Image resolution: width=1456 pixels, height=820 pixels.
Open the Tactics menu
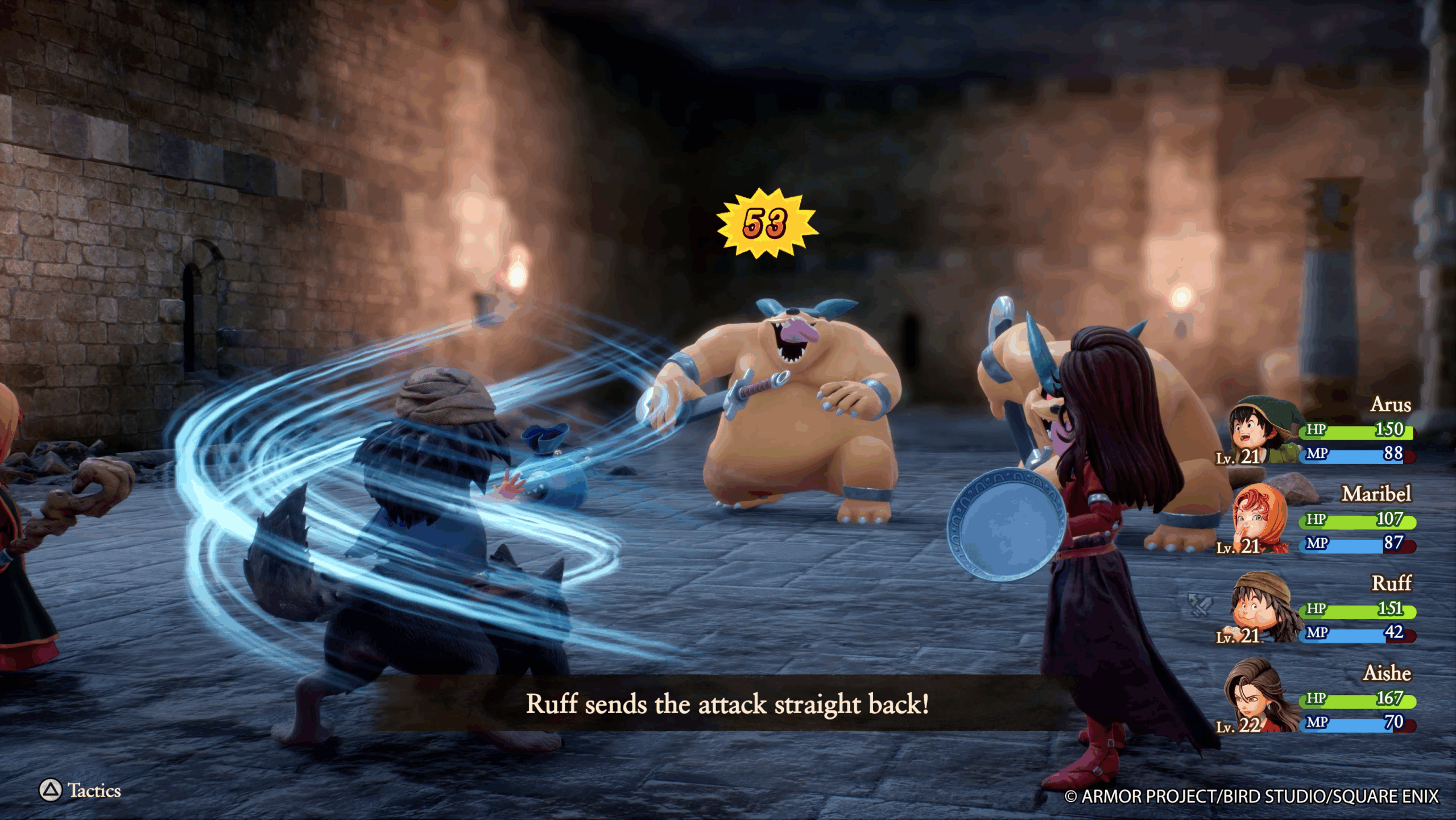[80, 790]
